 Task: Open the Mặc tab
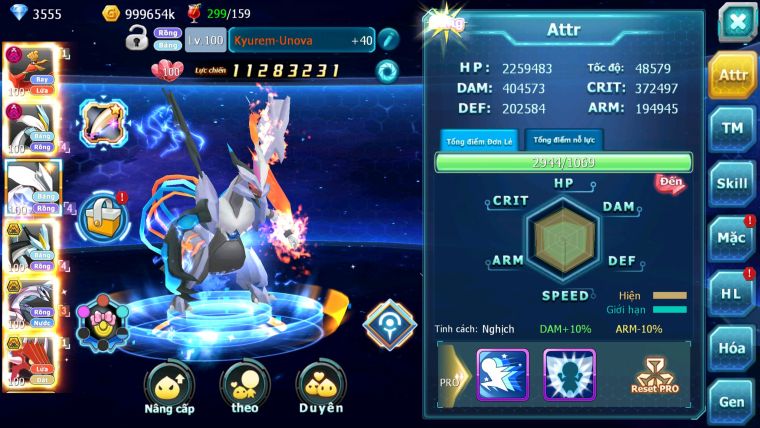[733, 238]
